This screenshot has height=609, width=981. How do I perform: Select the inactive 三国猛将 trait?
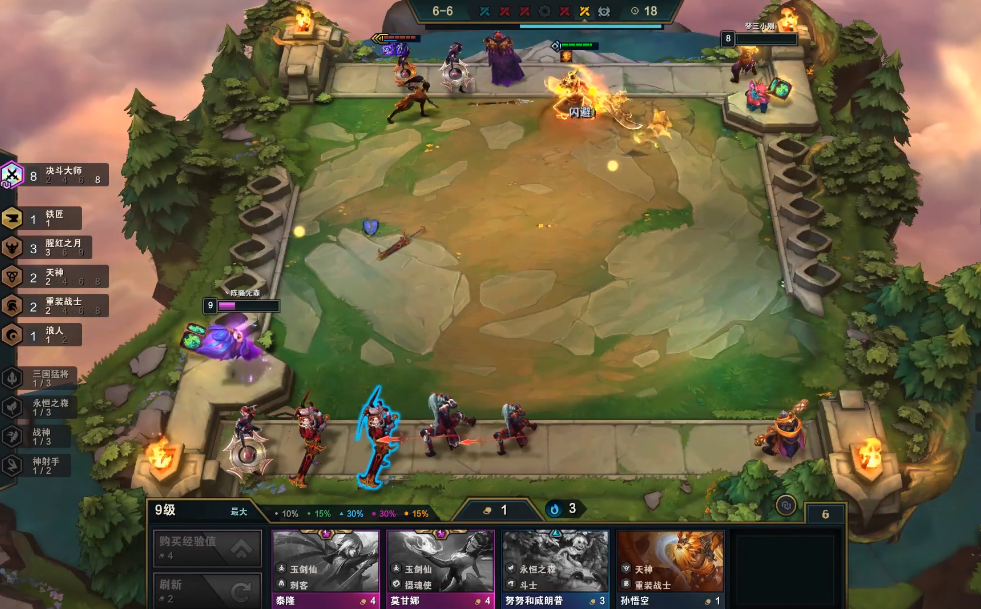click(40, 378)
